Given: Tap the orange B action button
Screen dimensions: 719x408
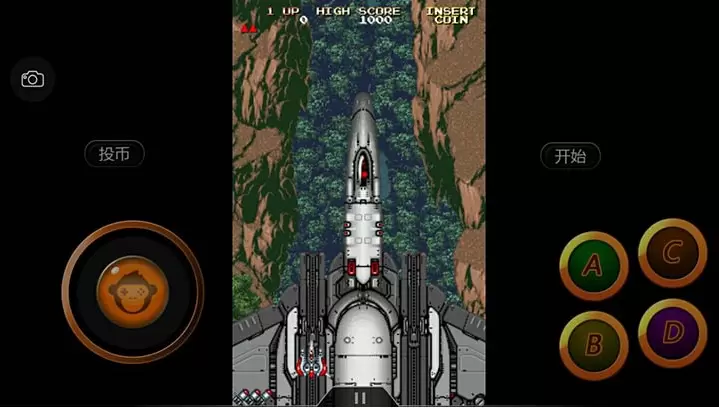Looking at the screenshot, I should tap(593, 345).
